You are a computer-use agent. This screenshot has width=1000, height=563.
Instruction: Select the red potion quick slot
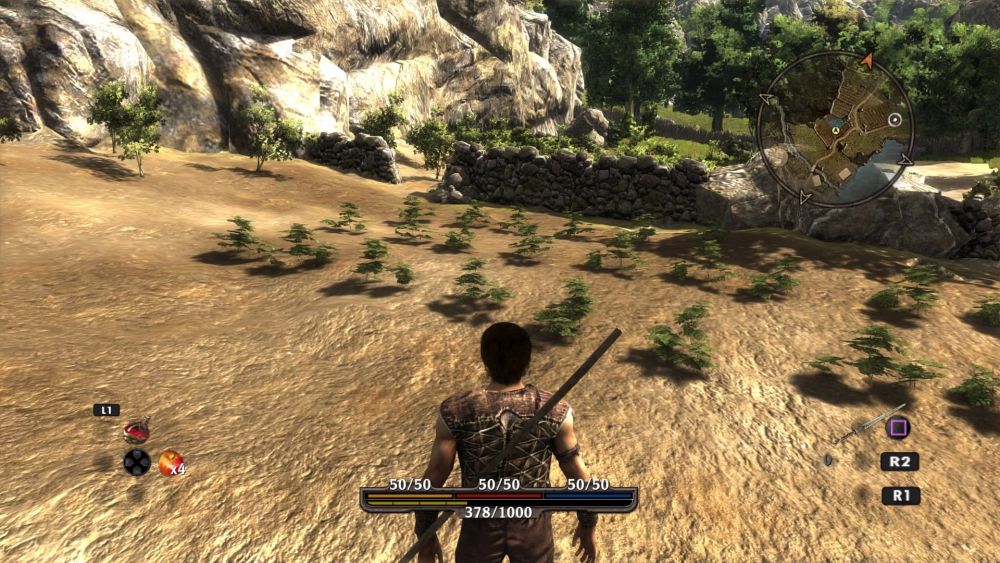click(136, 431)
